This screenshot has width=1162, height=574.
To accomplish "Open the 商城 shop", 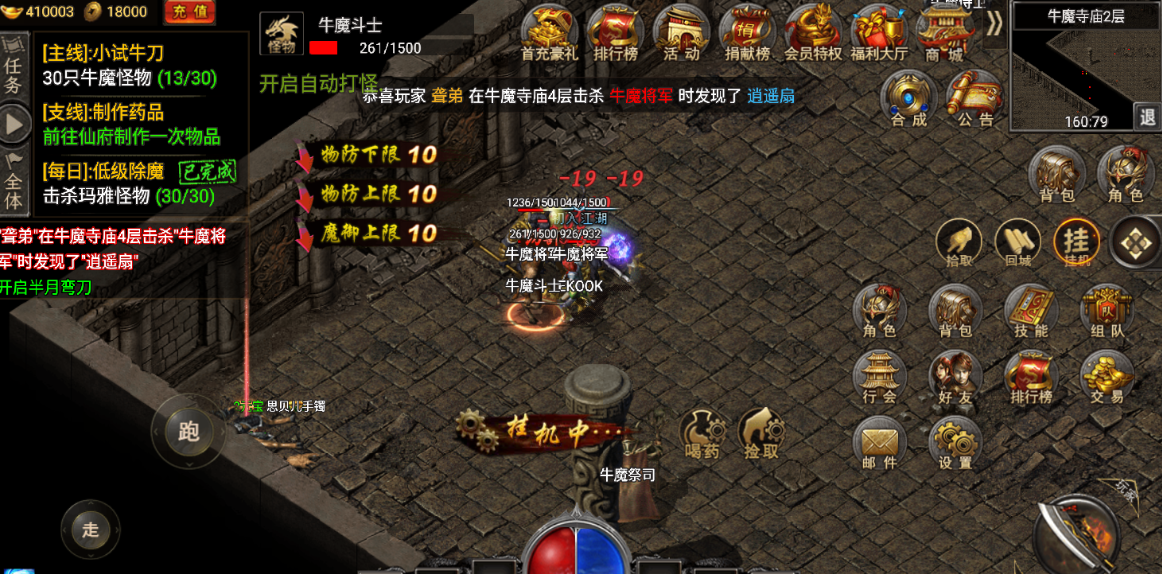I will click(943, 32).
